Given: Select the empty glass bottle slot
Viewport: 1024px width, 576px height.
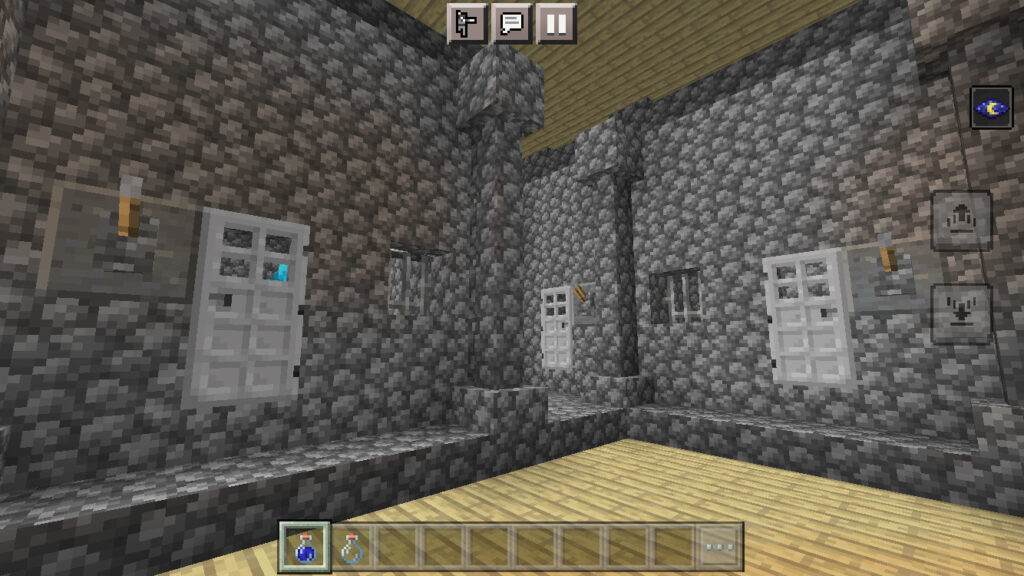Looking at the screenshot, I should coord(350,546).
